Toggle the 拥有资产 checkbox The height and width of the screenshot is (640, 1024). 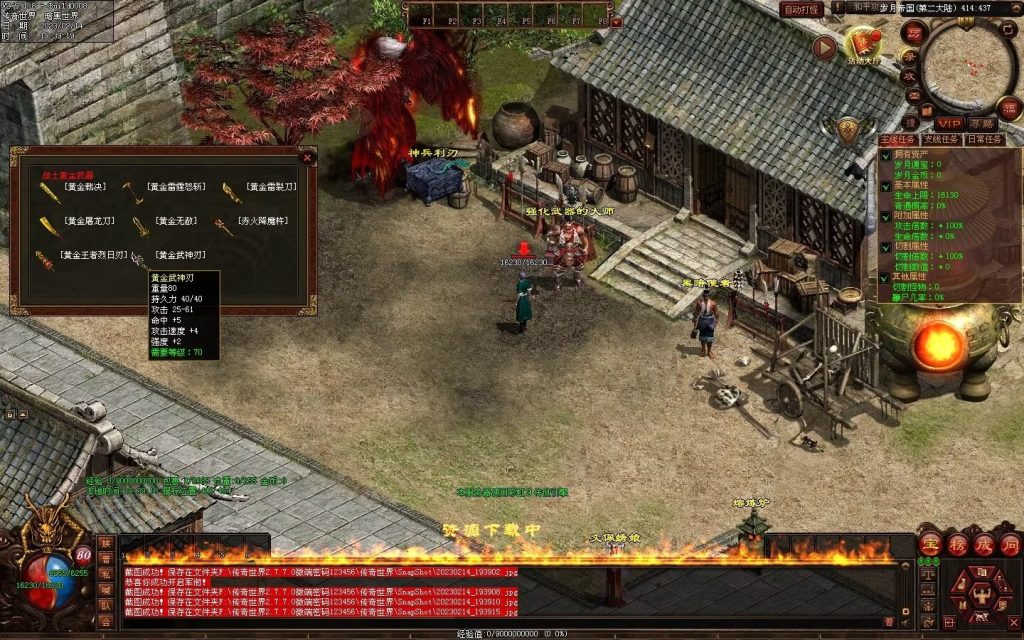tap(886, 155)
